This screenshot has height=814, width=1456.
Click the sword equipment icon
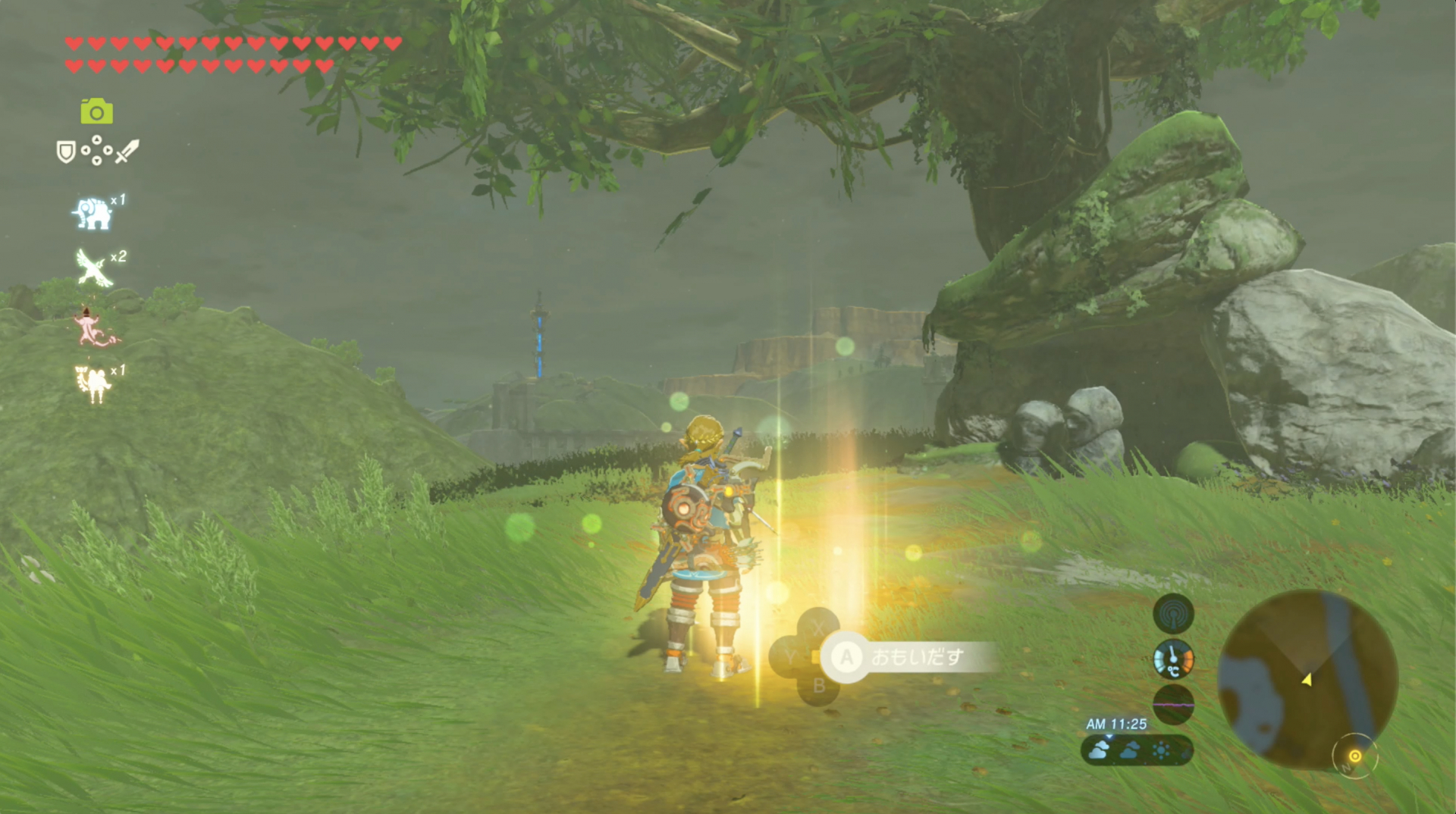(127, 150)
